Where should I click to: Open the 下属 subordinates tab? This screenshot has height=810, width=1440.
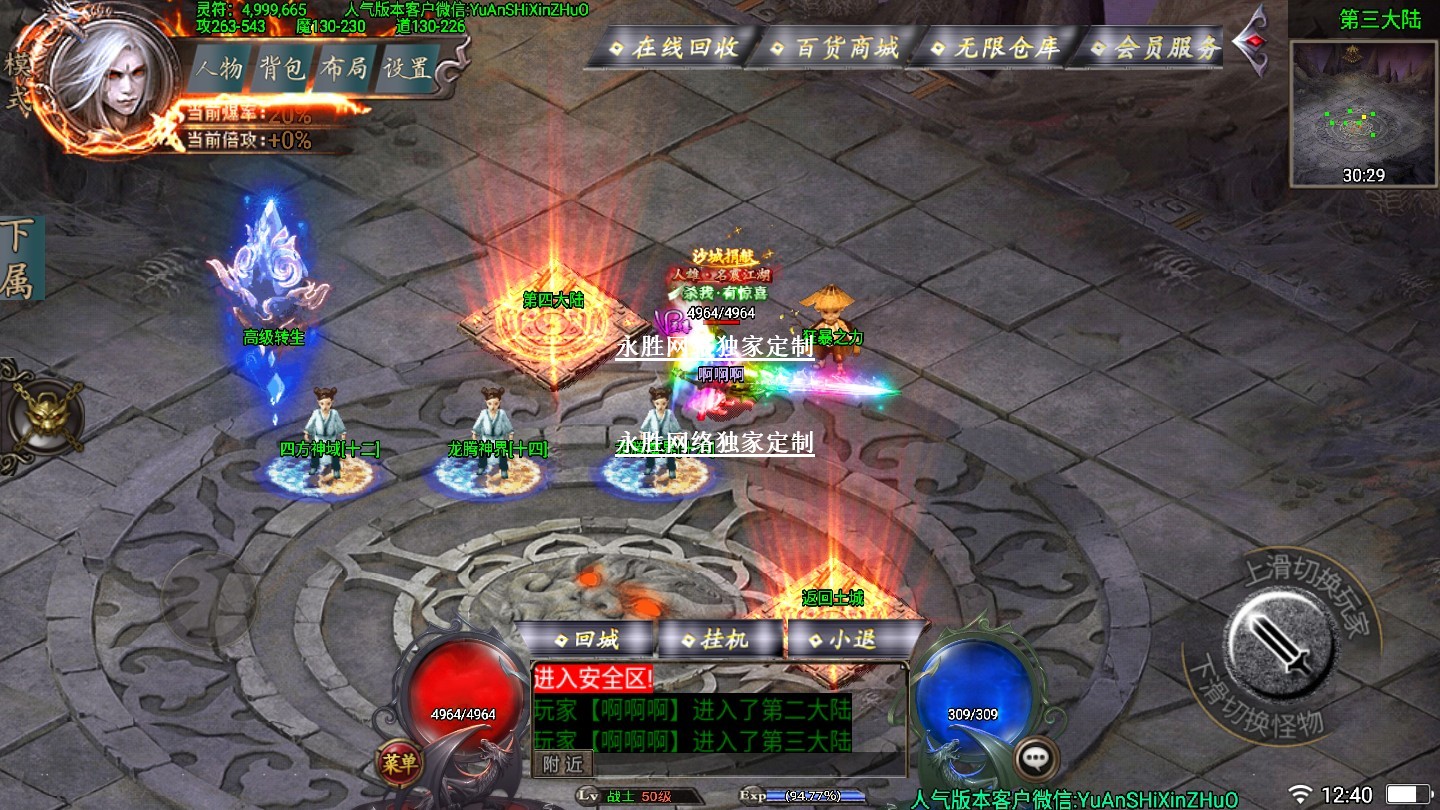pos(17,258)
